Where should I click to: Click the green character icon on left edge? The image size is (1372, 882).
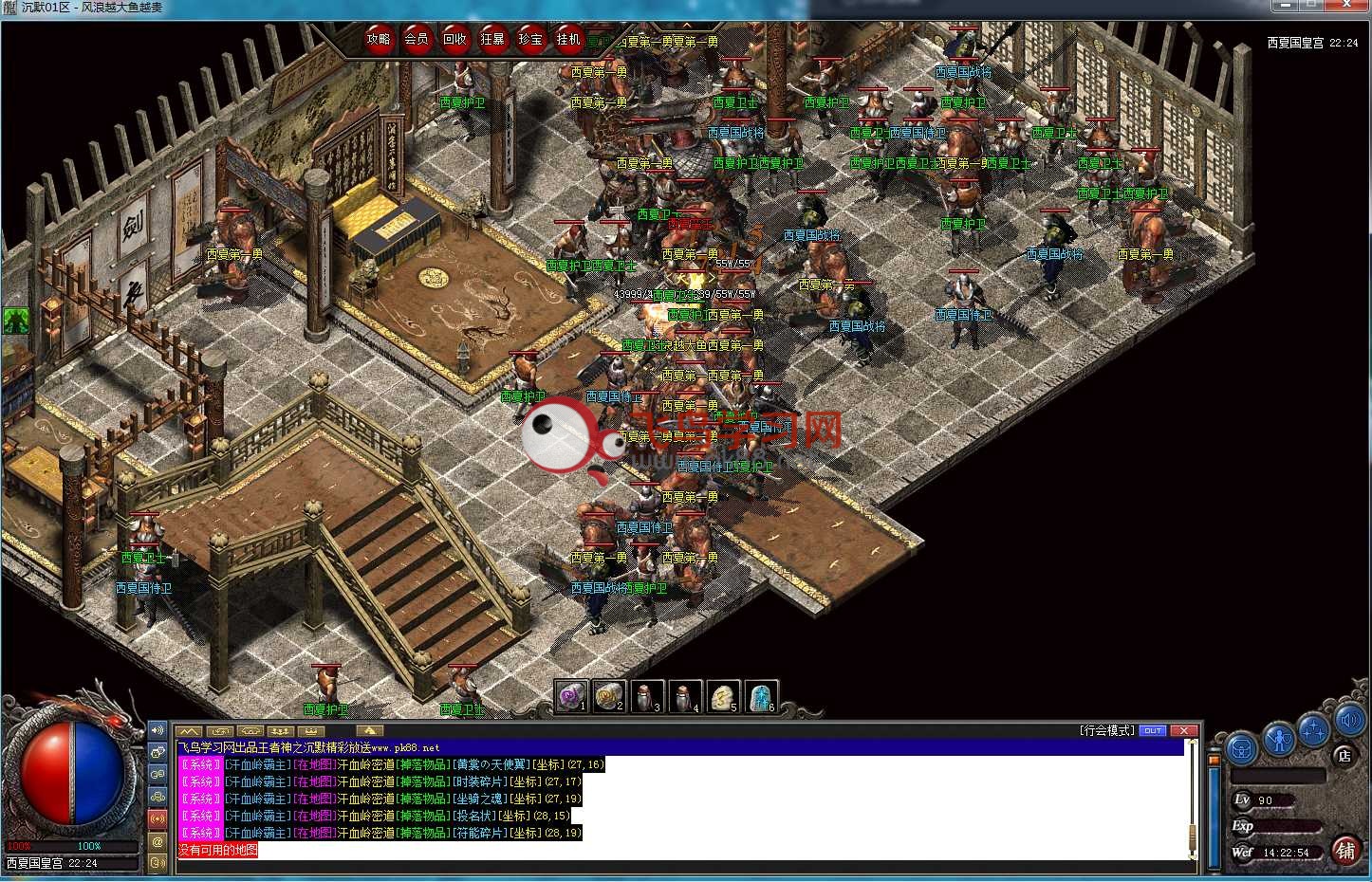coord(15,321)
